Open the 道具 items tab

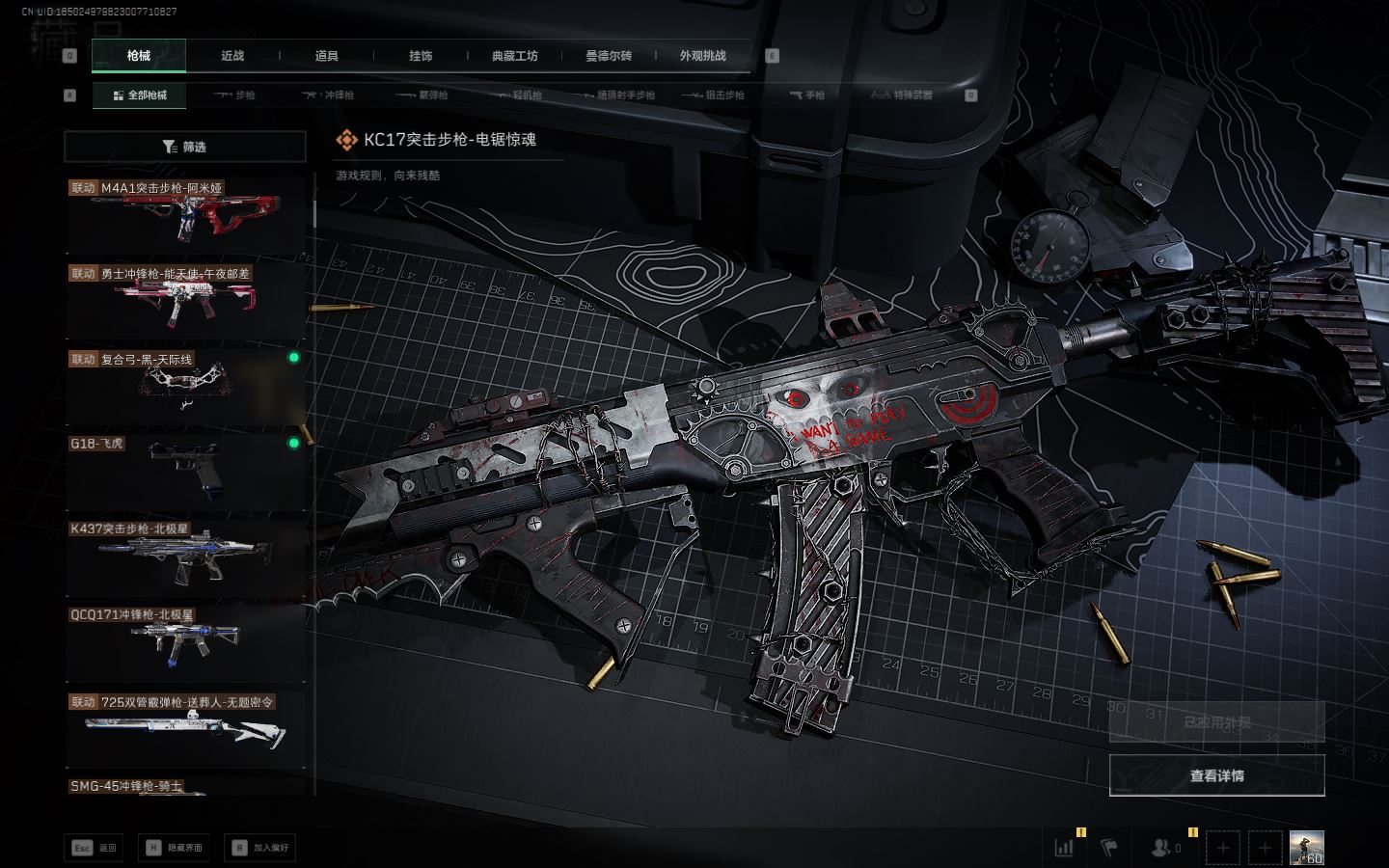pyautogui.click(x=326, y=56)
